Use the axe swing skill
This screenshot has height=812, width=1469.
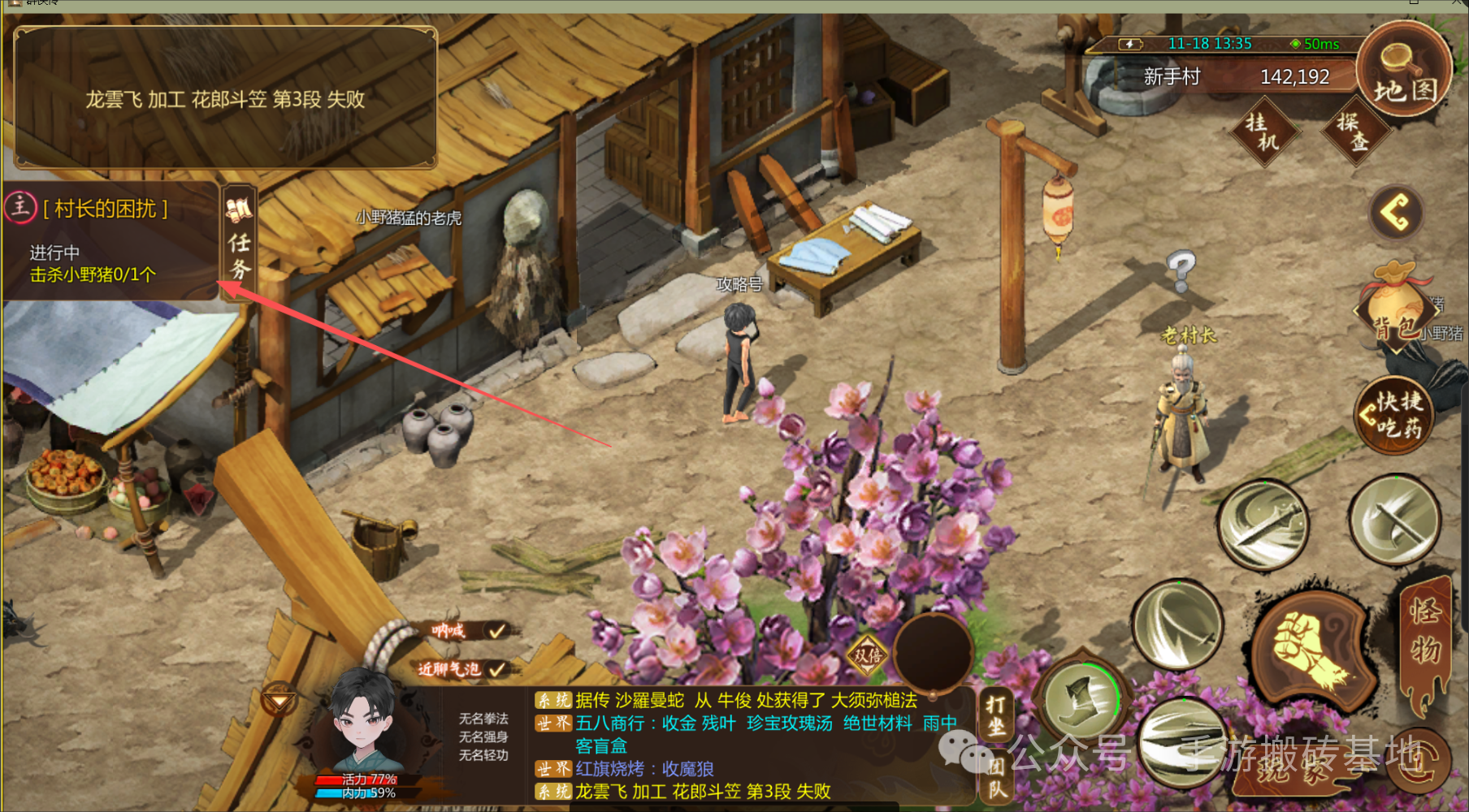click(1394, 520)
